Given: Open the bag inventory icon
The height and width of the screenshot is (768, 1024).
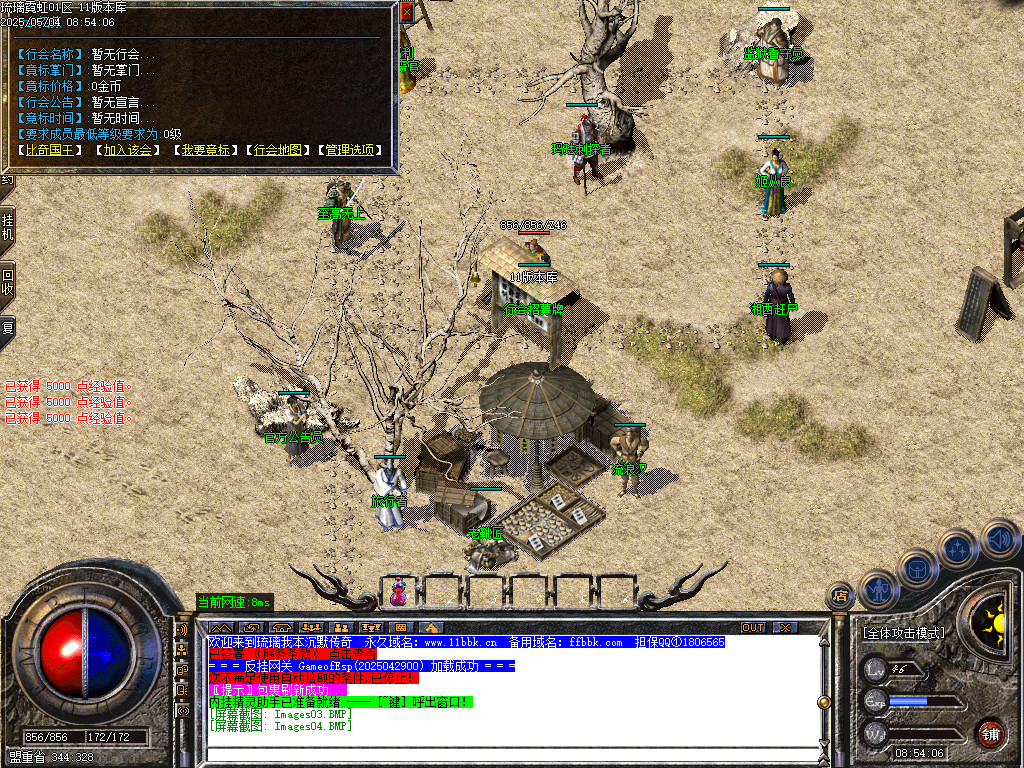Looking at the screenshot, I should (917, 567).
